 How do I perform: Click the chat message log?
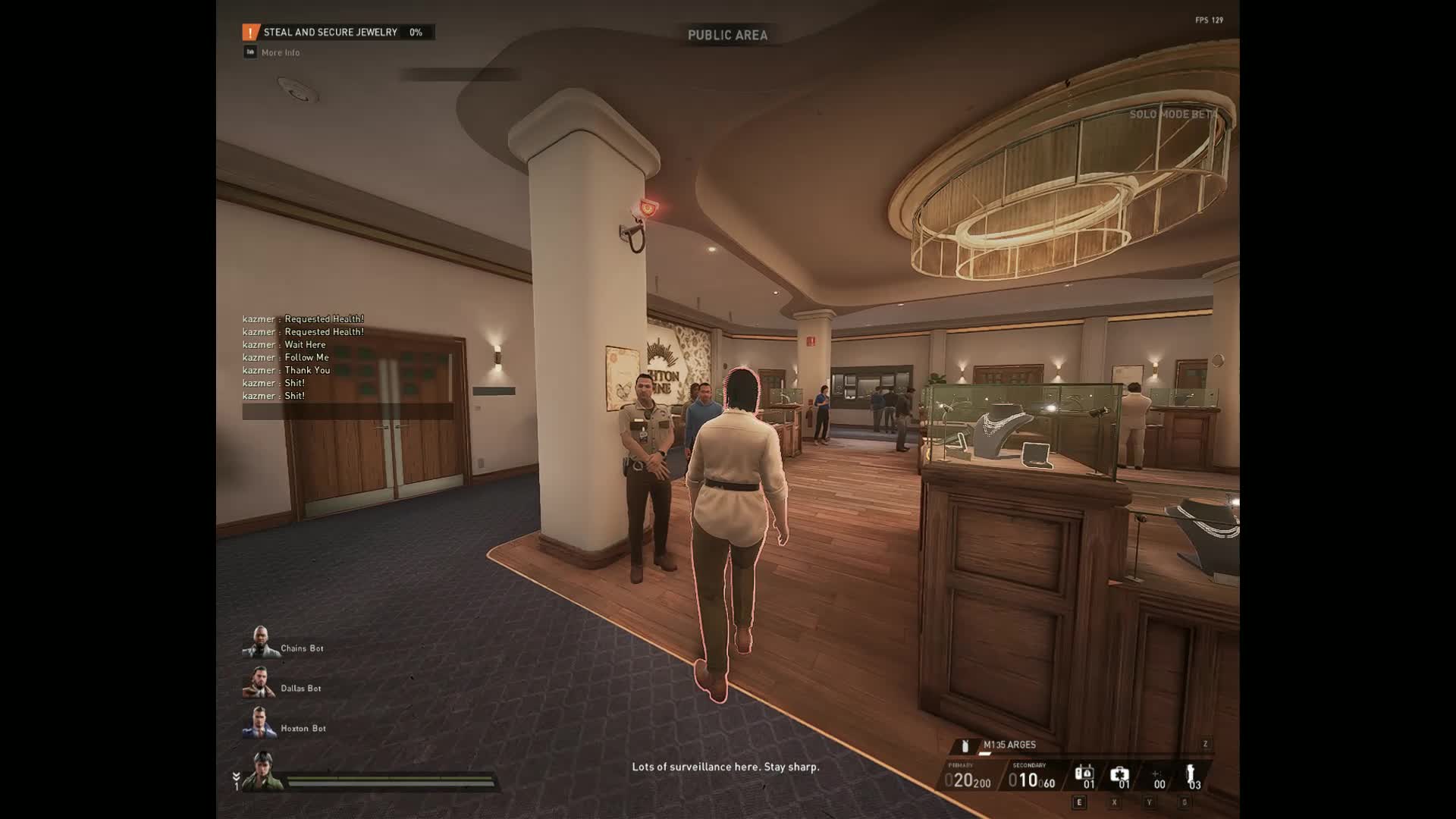303,357
